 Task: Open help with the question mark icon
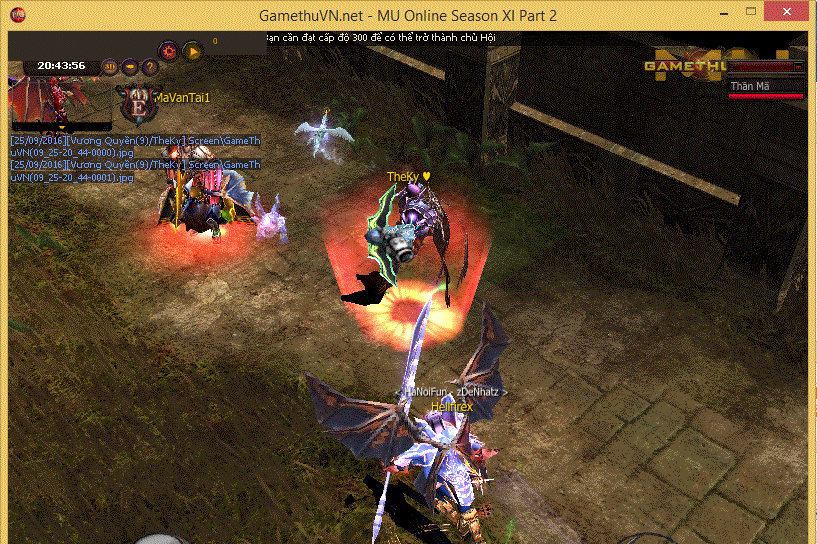tap(149, 67)
